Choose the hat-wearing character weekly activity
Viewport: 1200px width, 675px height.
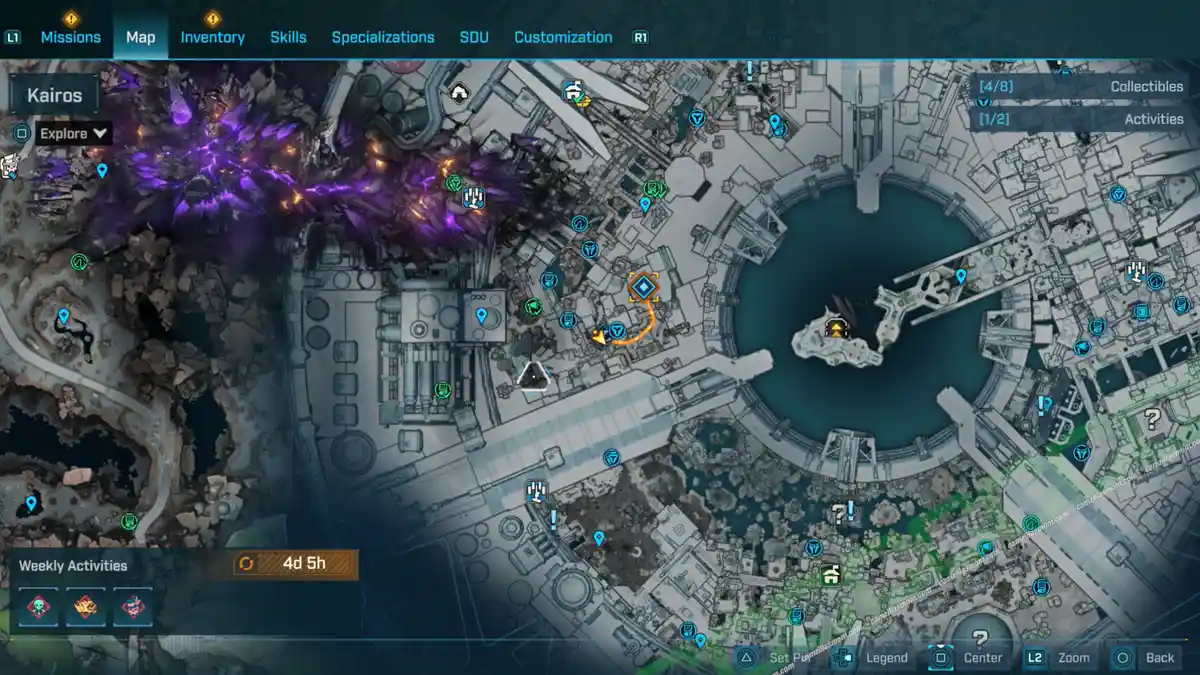pos(132,606)
